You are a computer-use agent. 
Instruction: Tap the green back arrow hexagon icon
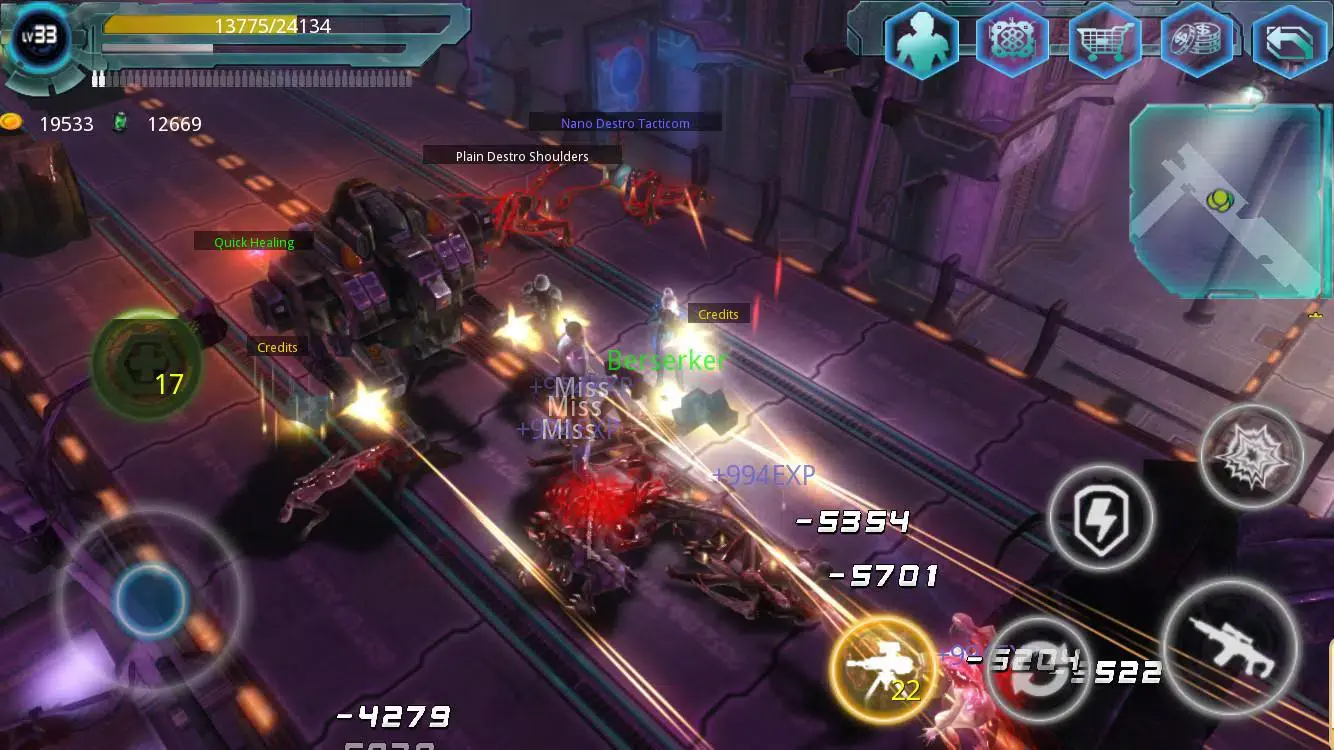pyautogui.click(x=1288, y=42)
